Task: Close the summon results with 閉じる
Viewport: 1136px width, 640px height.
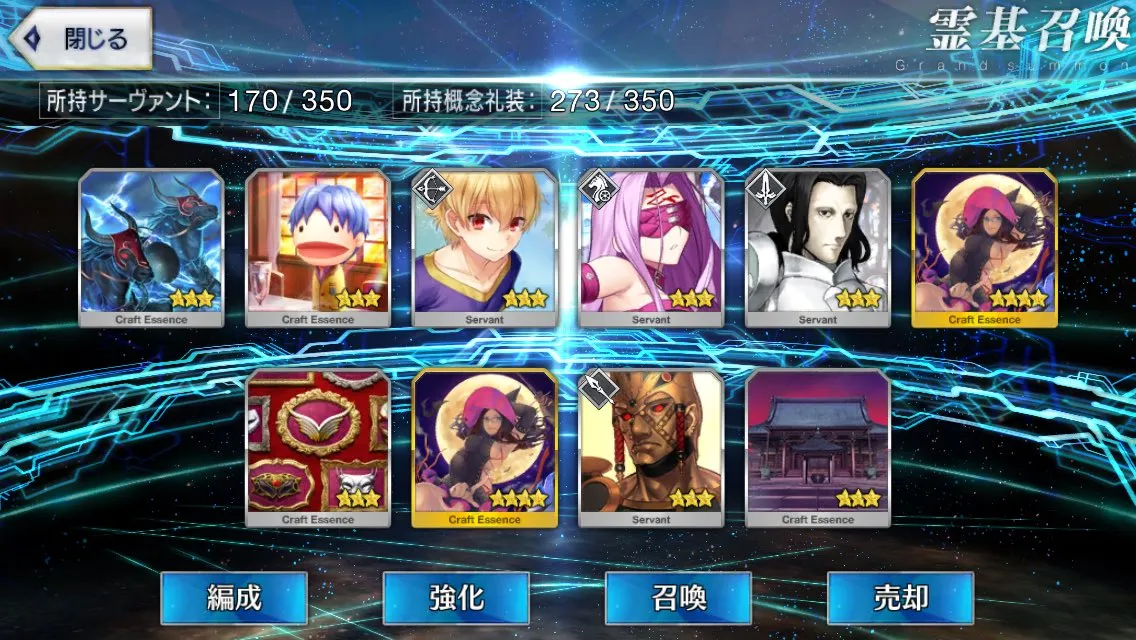Action: (82, 39)
